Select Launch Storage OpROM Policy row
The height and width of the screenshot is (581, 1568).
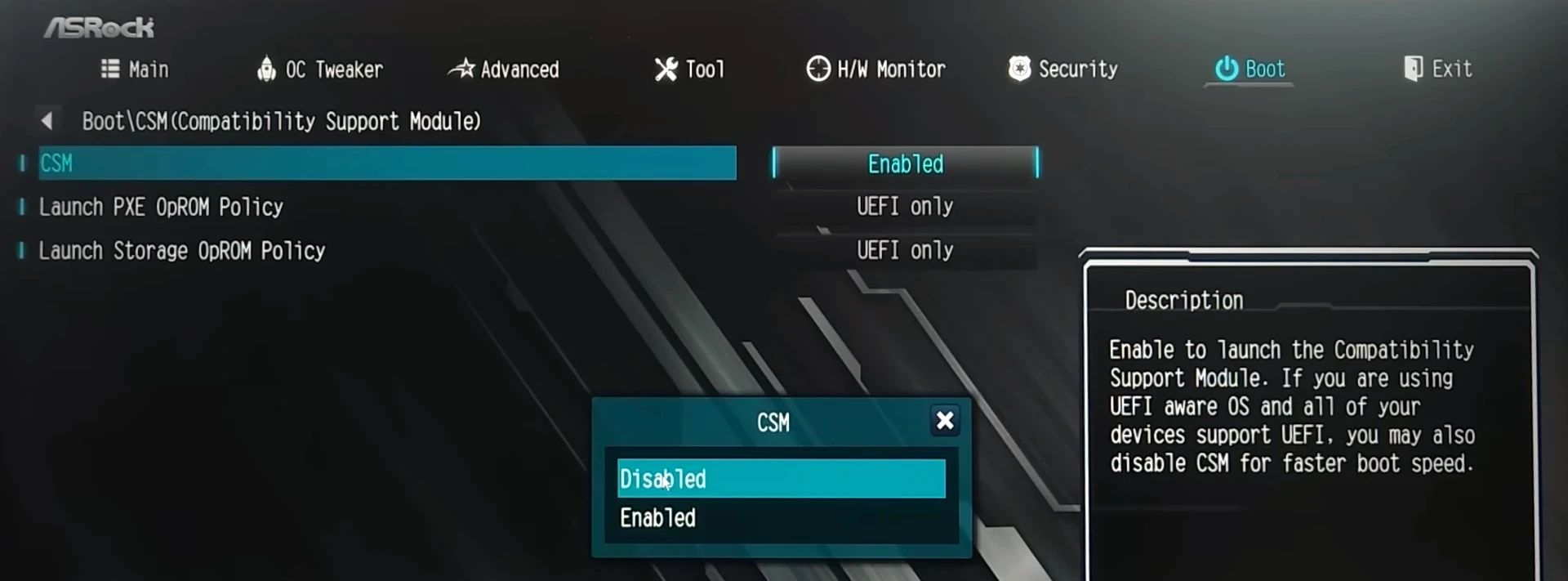[x=182, y=250]
